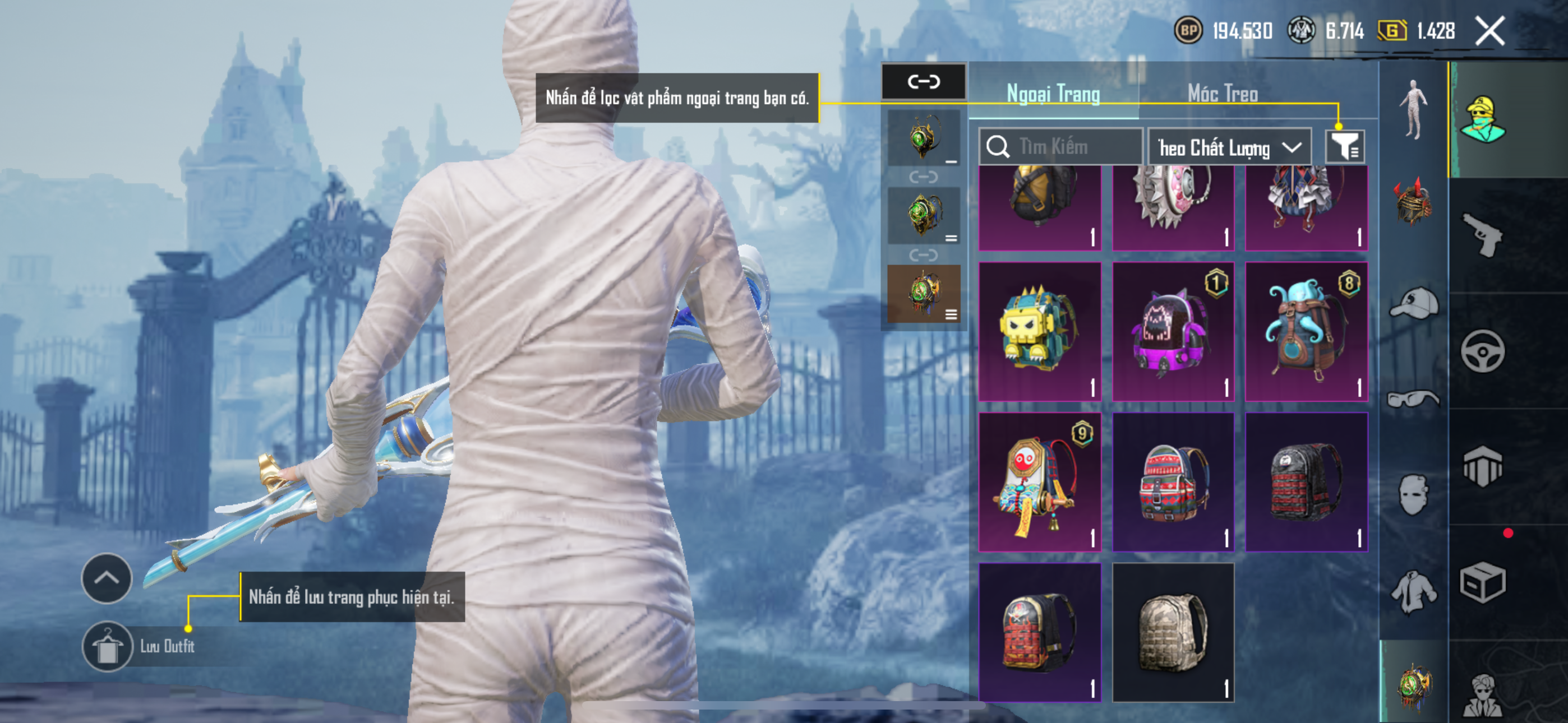Screen dimensions: 1568x723
Task: Select the face mask category icon
Action: click(x=1413, y=494)
